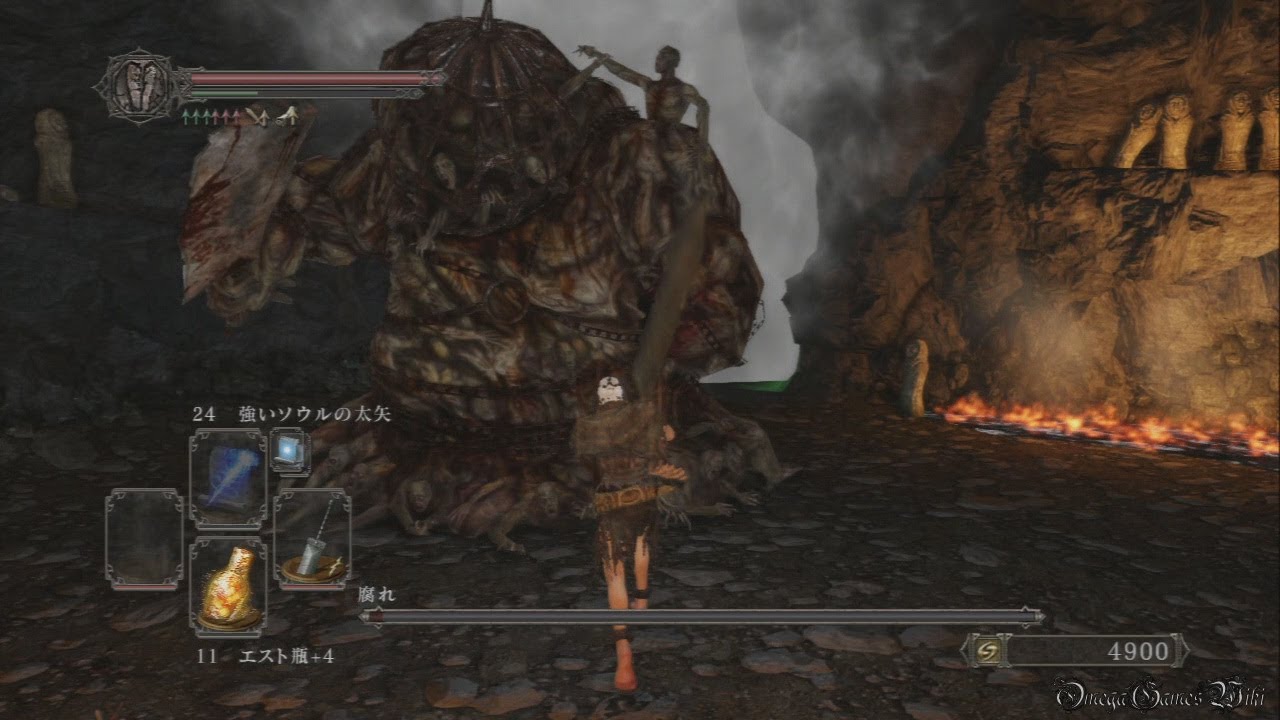This screenshot has width=1280, height=720.
Task: Select the Great Soul Arrow spell slot
Action: 228,479
